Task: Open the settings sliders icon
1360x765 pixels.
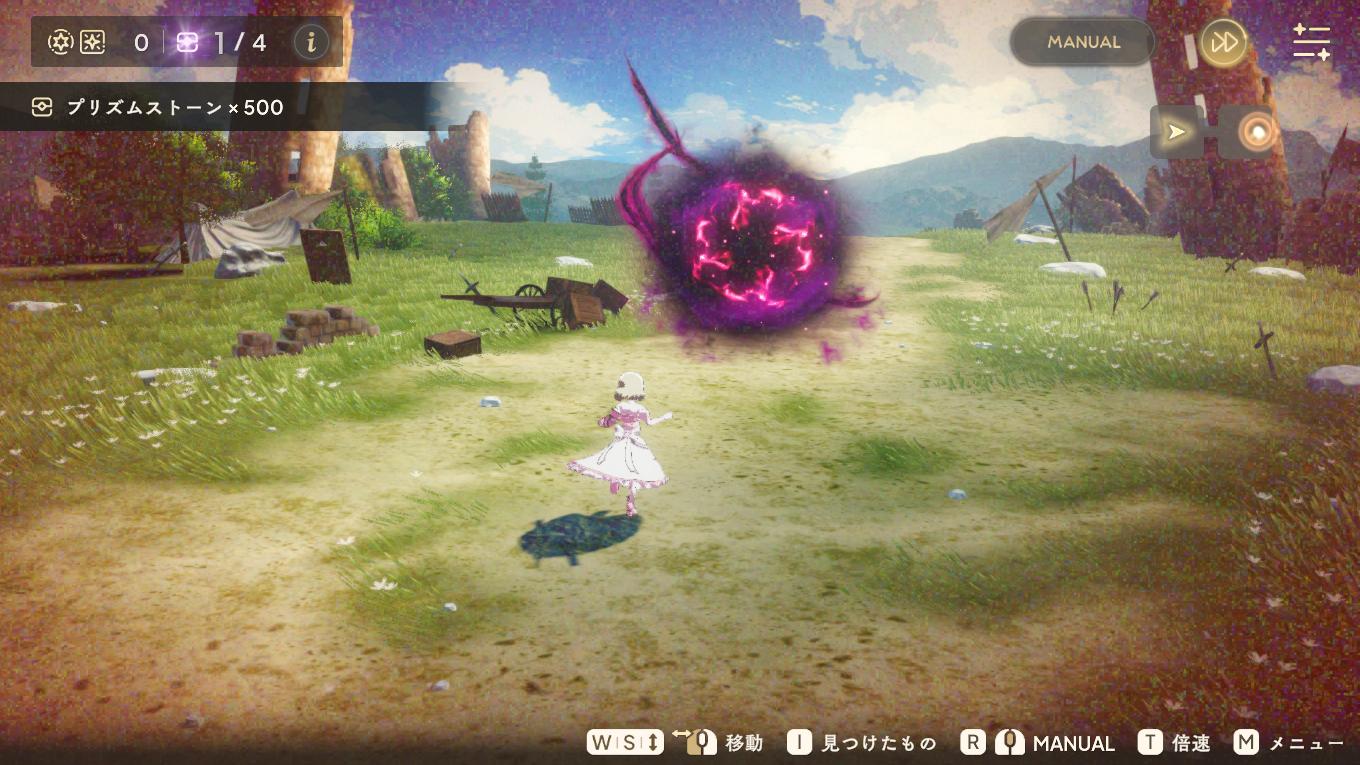Action: [x=1311, y=42]
